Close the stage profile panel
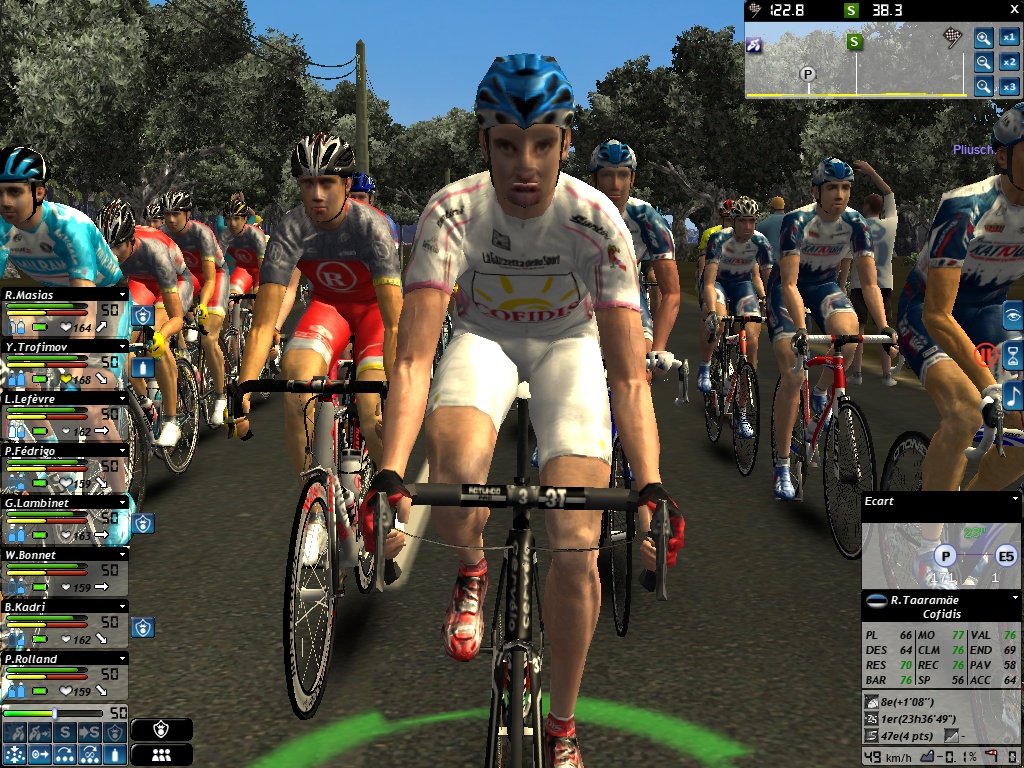This screenshot has height=768, width=1024. tap(1011, 9)
